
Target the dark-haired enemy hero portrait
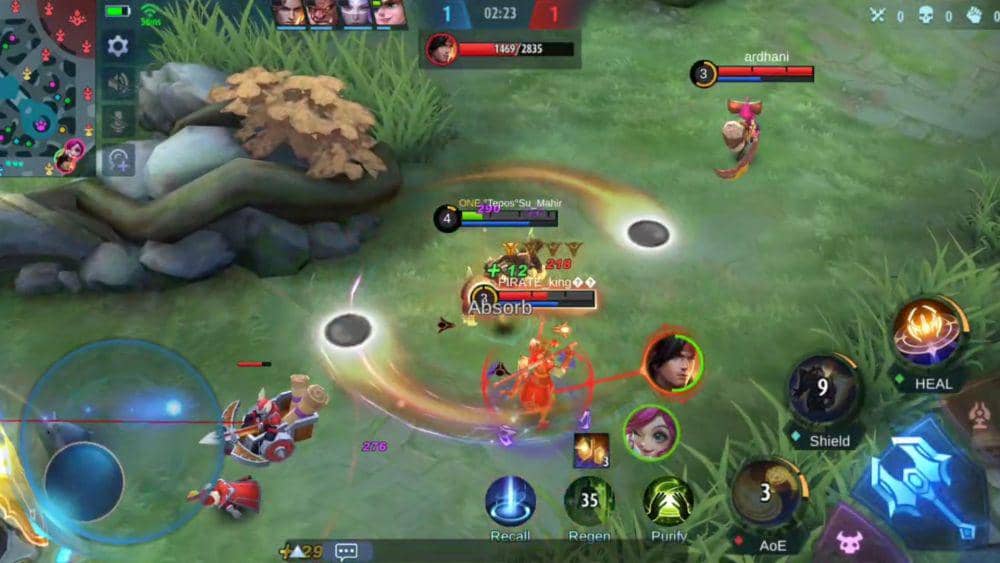[672, 362]
